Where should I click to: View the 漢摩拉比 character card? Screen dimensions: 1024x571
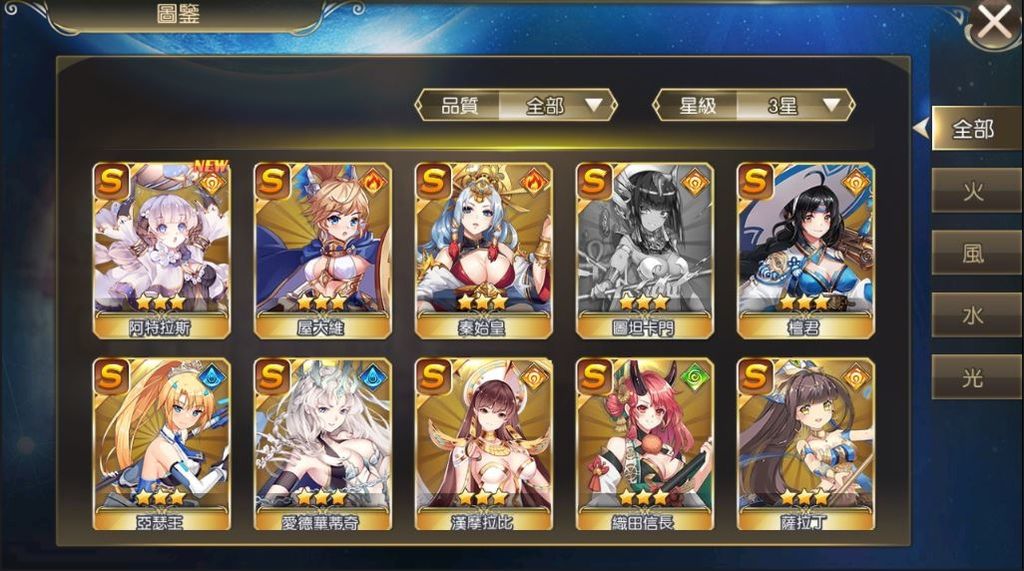click(x=483, y=444)
